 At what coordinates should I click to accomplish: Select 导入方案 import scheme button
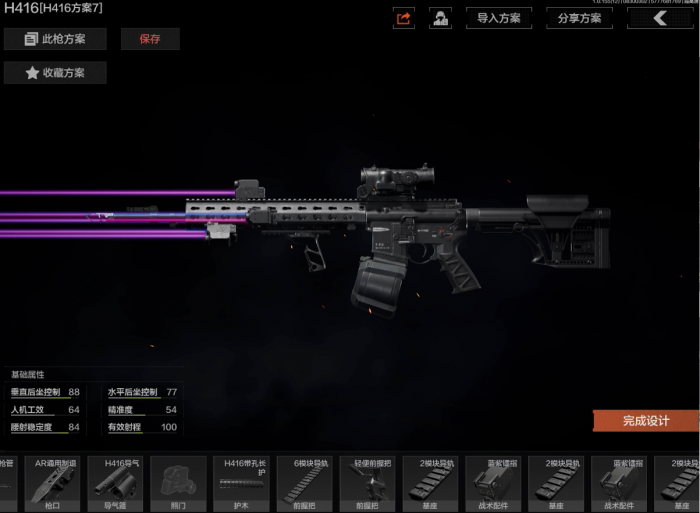coord(498,18)
